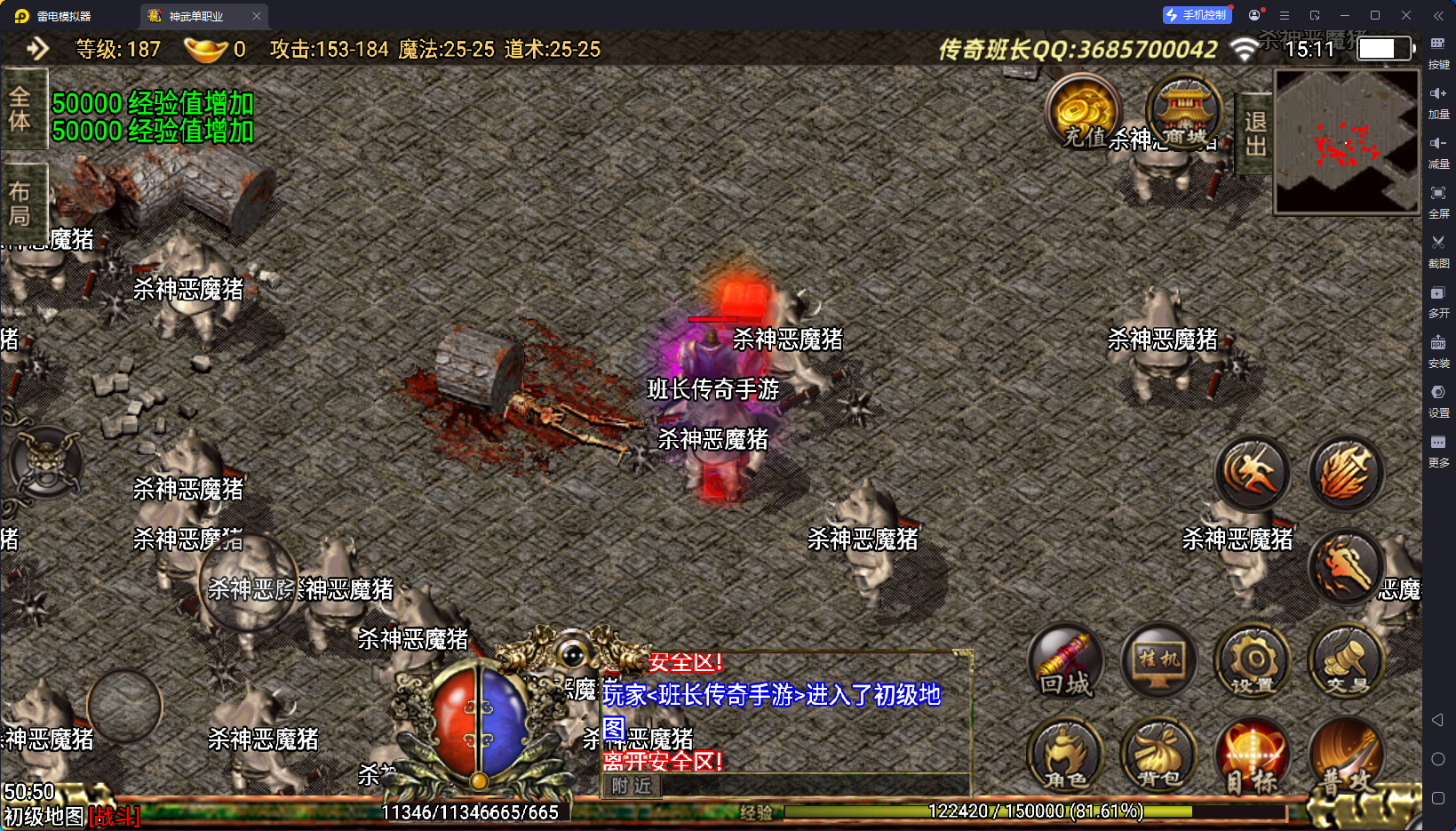Image resolution: width=1456 pixels, height=831 pixels.
Task: Open the minimap
Action: (x=1347, y=141)
